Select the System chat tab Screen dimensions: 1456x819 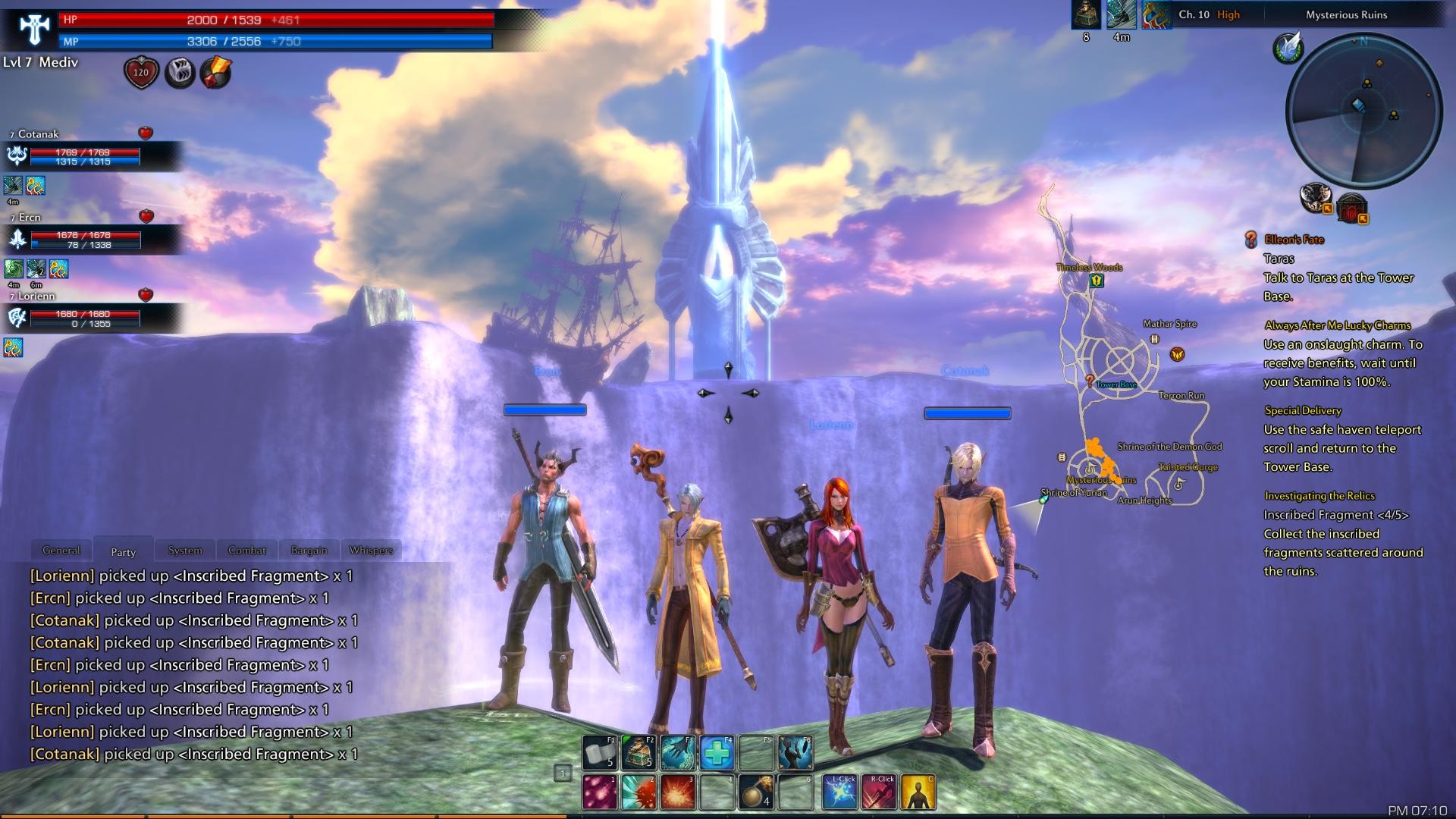(x=185, y=550)
